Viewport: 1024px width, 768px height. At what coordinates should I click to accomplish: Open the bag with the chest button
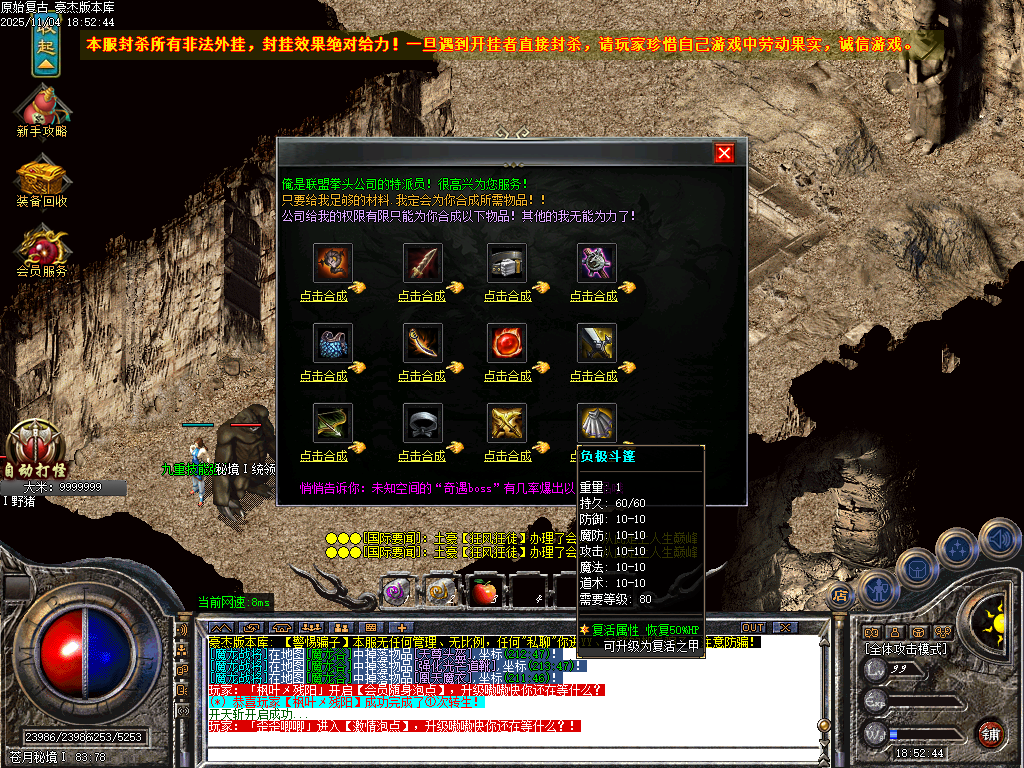pos(916,570)
